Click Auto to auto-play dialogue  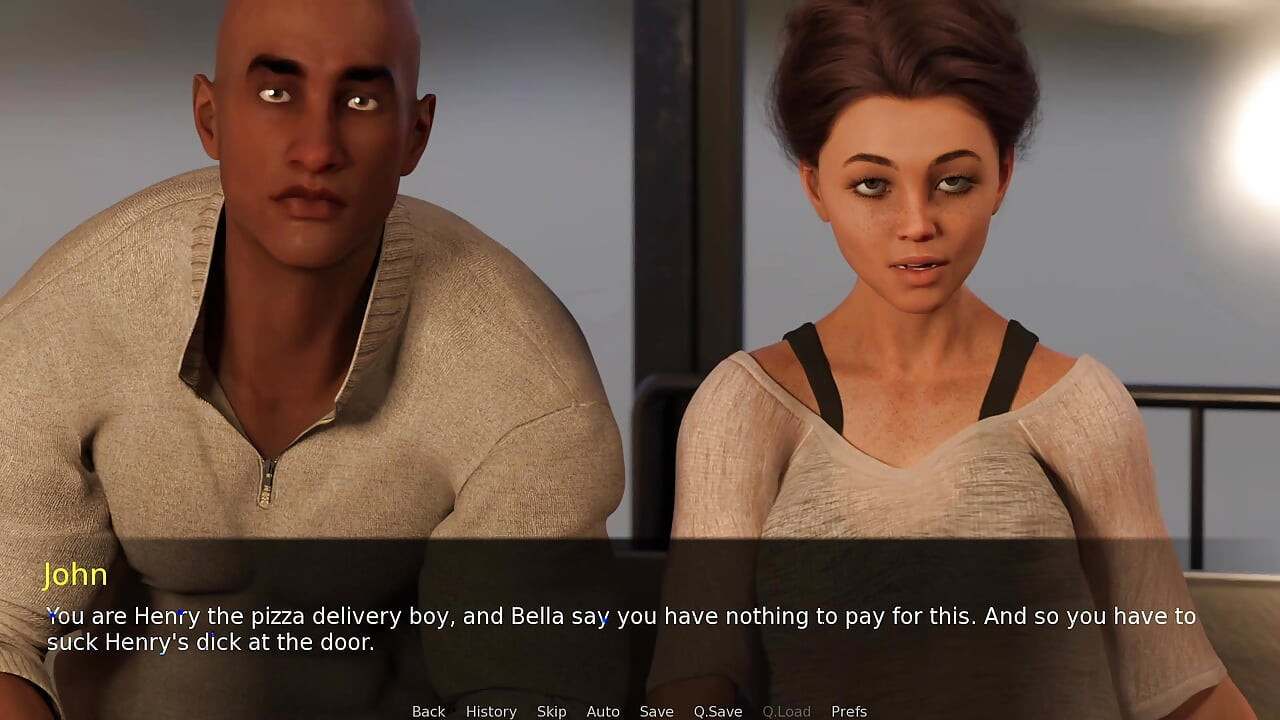pyautogui.click(x=603, y=711)
